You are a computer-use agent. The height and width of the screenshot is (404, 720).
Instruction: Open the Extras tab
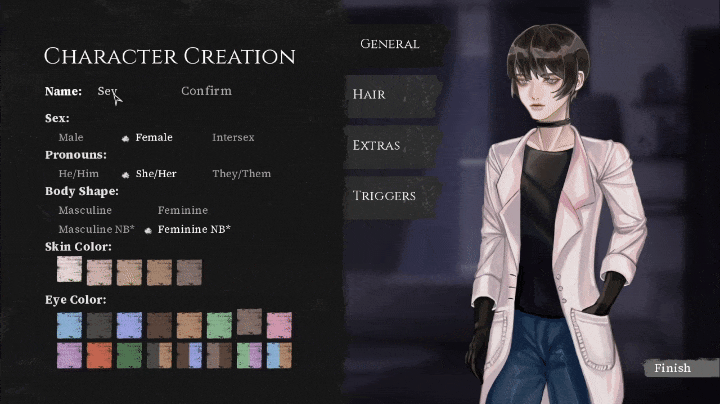click(377, 145)
